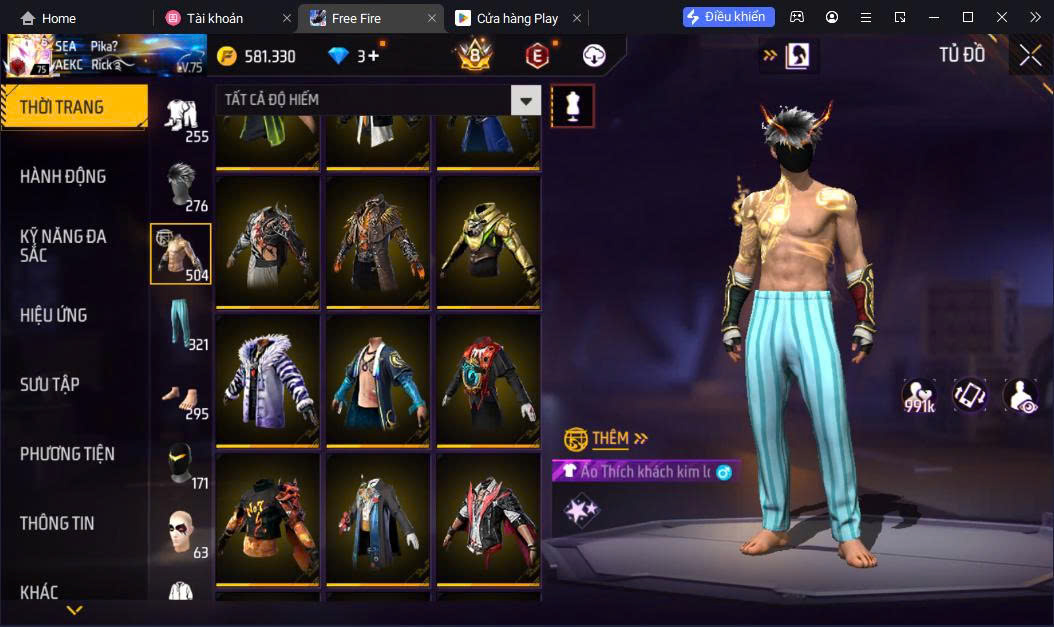Close the wardrobe with the X
Image resolution: width=1054 pixels, height=627 pixels.
click(1030, 56)
